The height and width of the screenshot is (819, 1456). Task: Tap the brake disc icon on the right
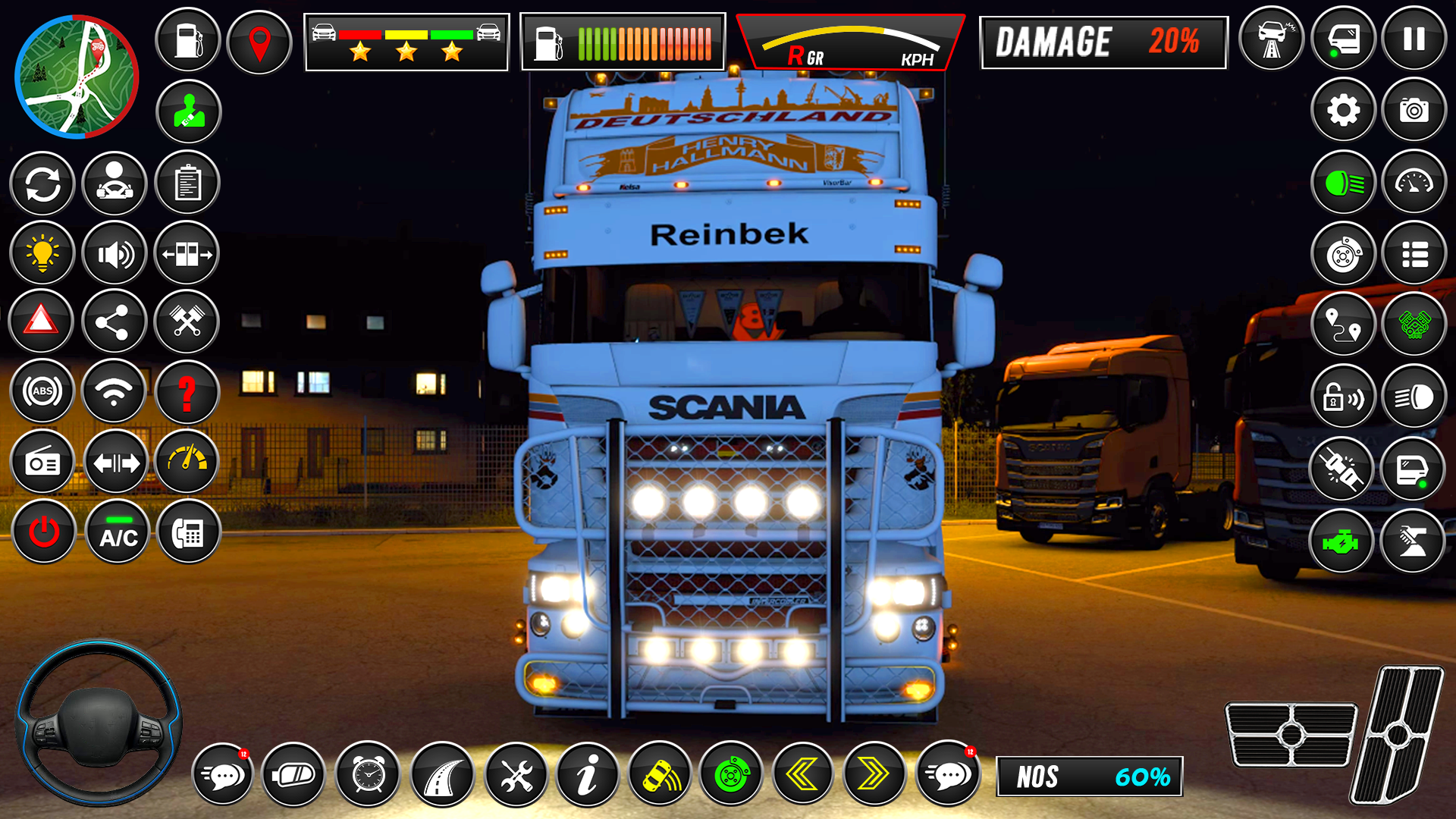point(1343,253)
